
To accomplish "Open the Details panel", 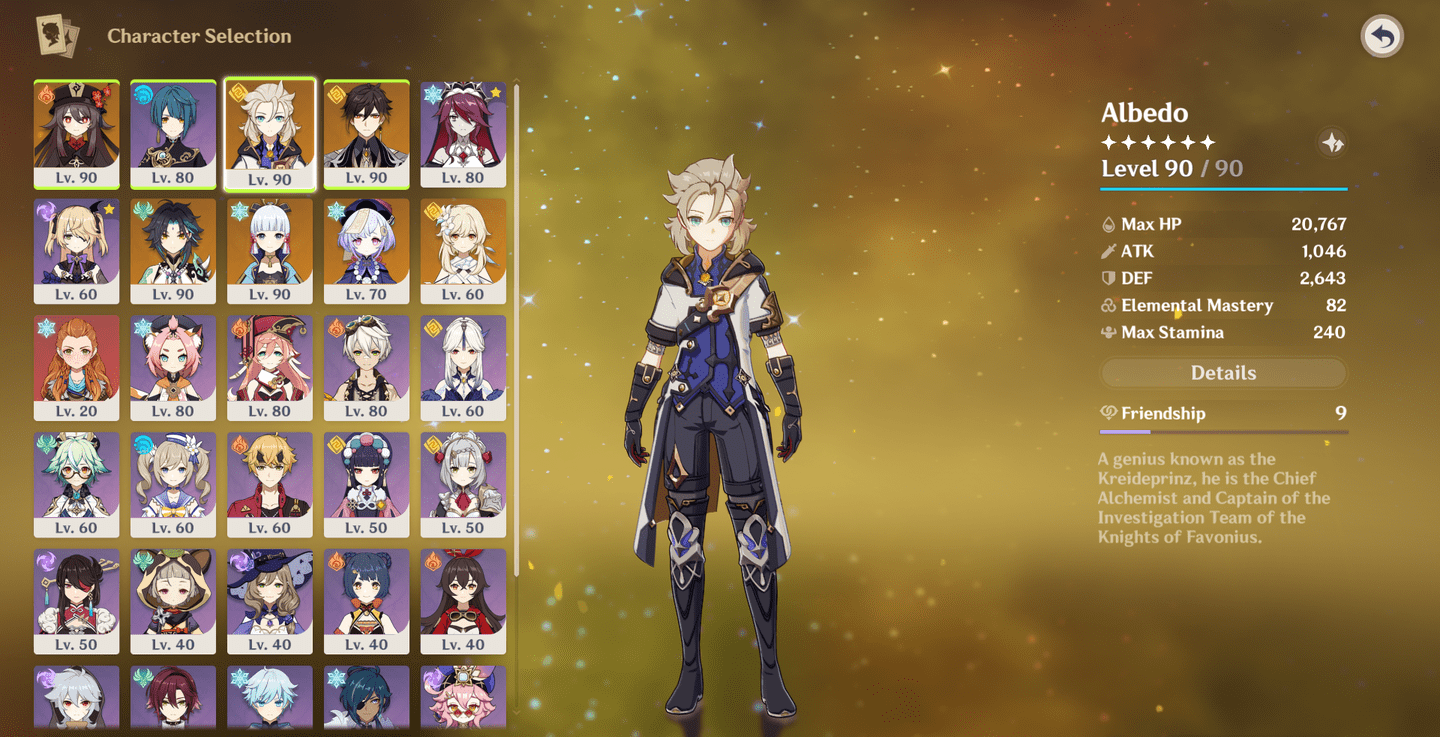I will coord(1223,372).
